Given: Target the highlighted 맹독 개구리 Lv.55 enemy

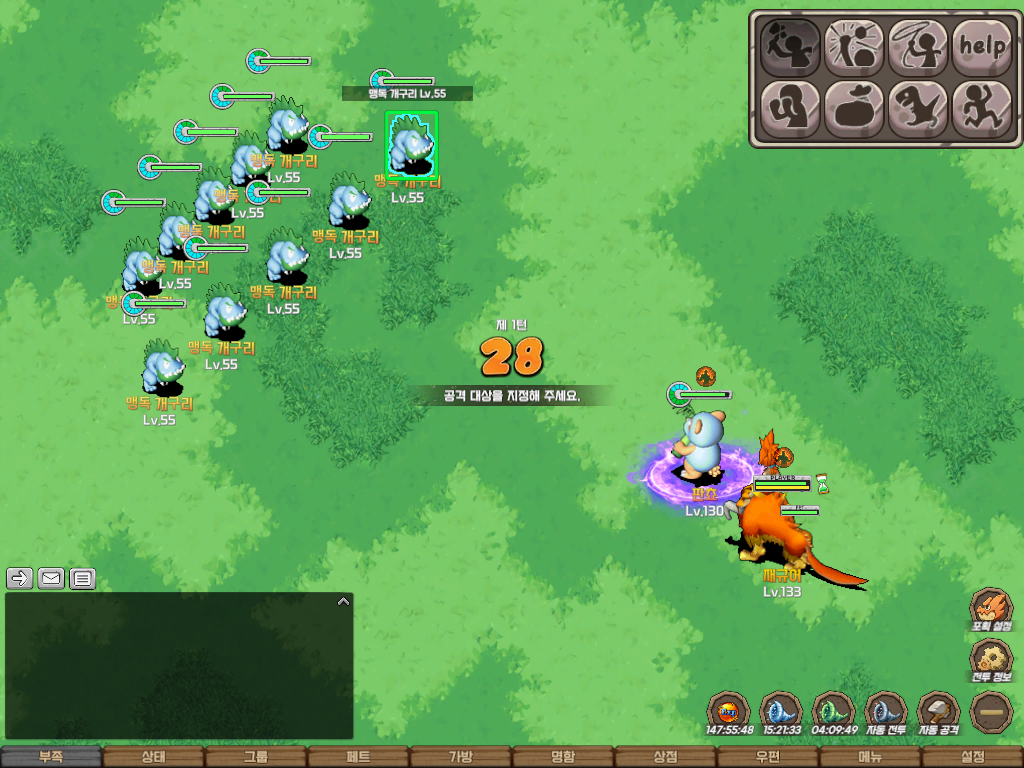Looking at the screenshot, I should tap(411, 146).
